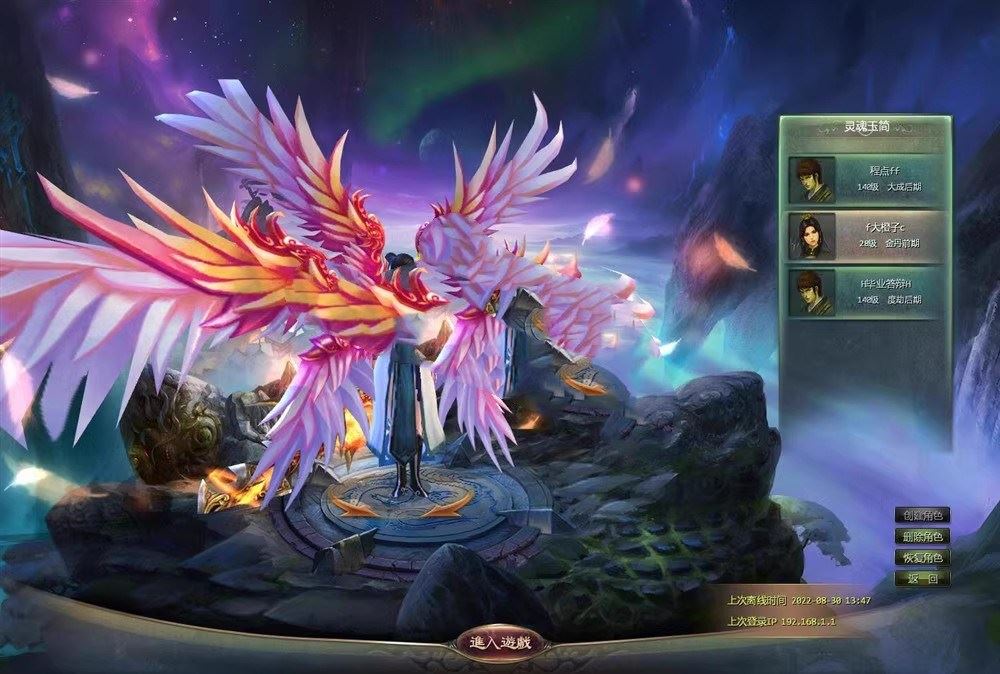Screen dimensions: 1000x674
Task: Restore a character with 恢复角色
Action: [922, 558]
